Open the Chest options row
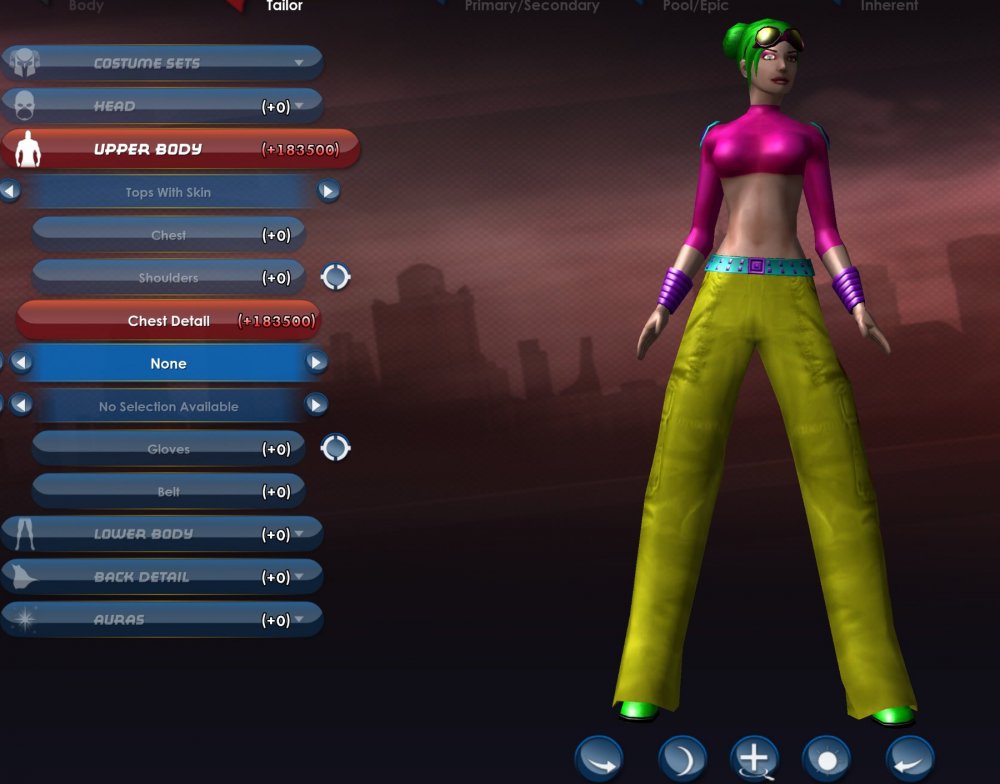Image resolution: width=1000 pixels, height=784 pixels. click(x=168, y=235)
